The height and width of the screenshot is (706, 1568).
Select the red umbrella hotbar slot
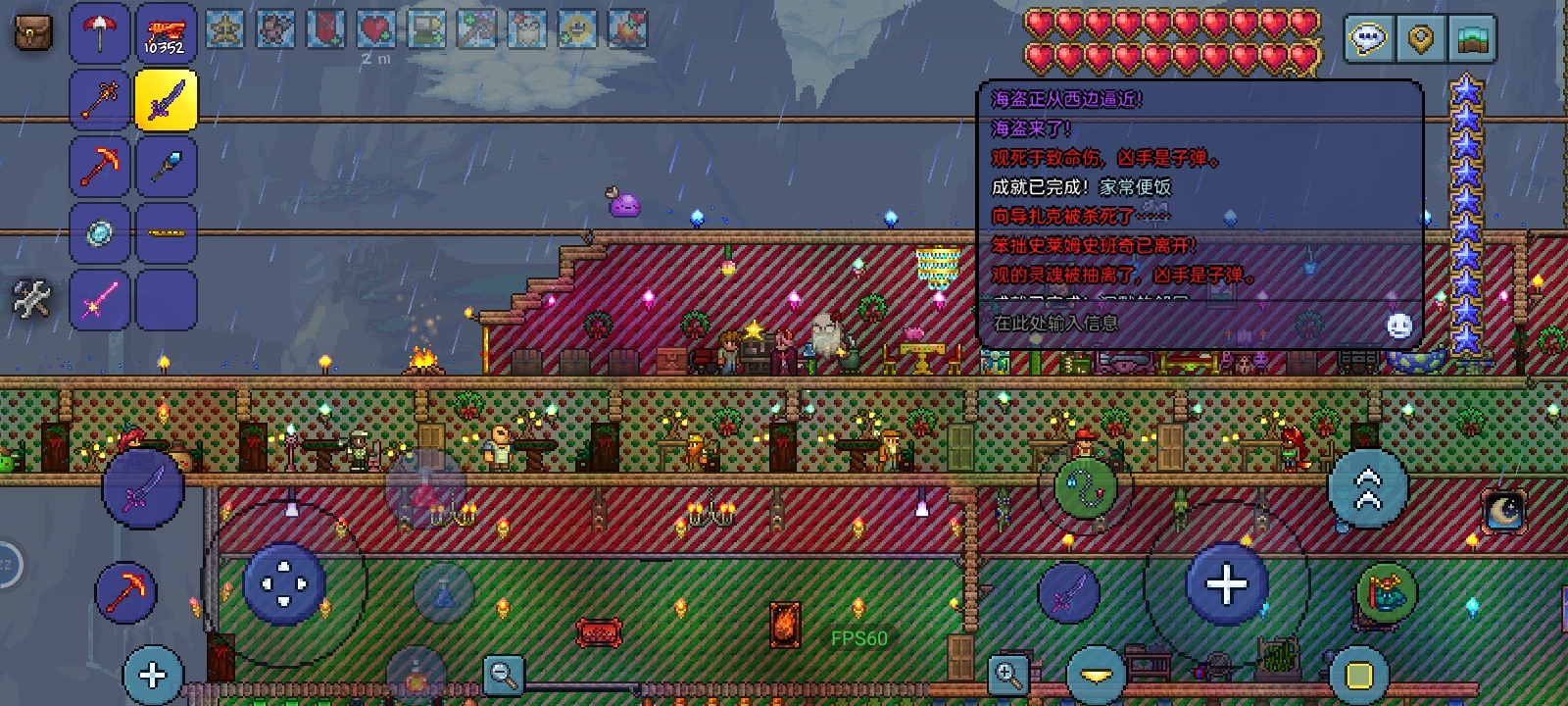pyautogui.click(x=100, y=33)
